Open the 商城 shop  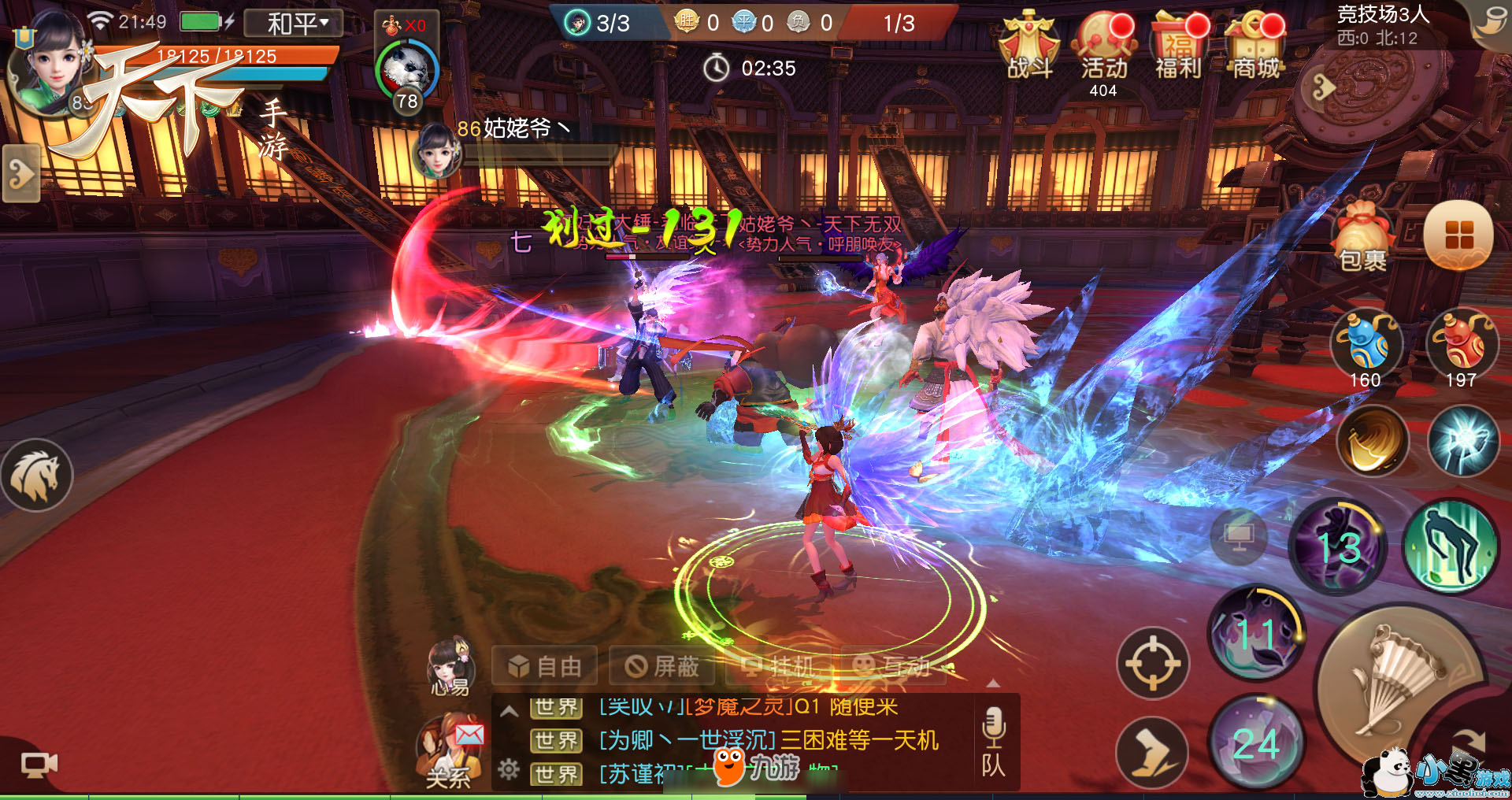click(x=1256, y=47)
